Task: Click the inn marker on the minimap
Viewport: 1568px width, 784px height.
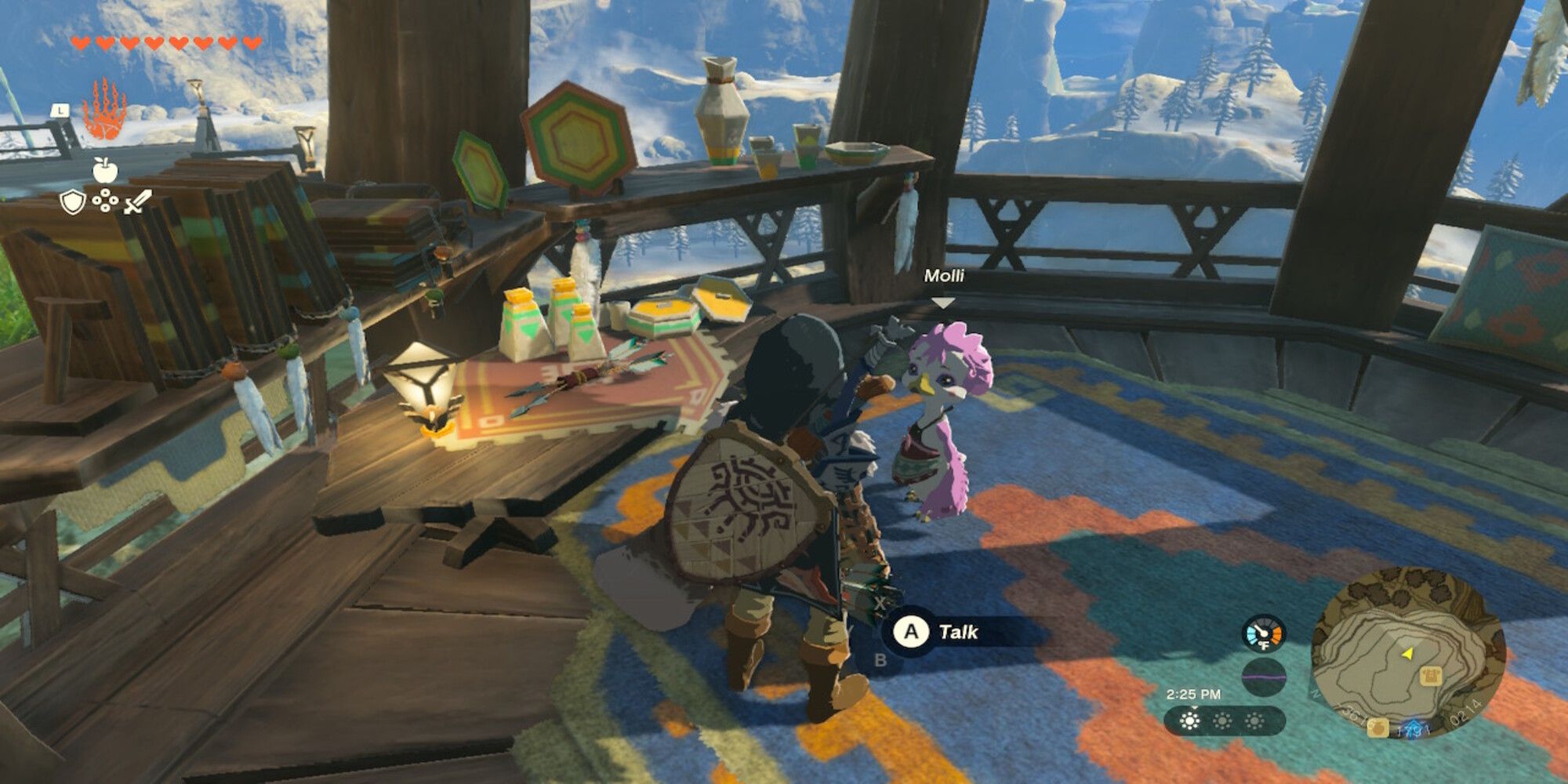Action: pyautogui.click(x=1431, y=675)
